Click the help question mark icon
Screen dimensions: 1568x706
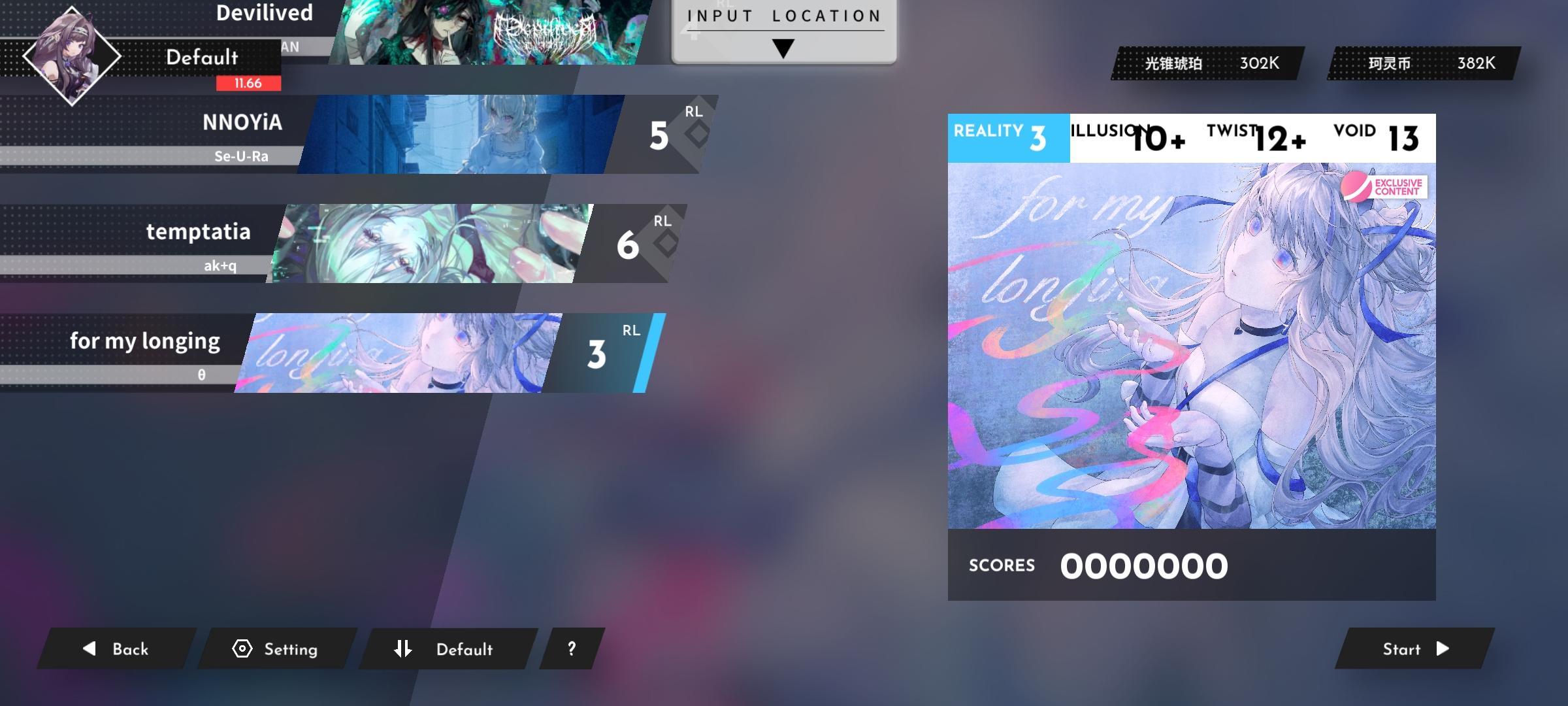572,649
